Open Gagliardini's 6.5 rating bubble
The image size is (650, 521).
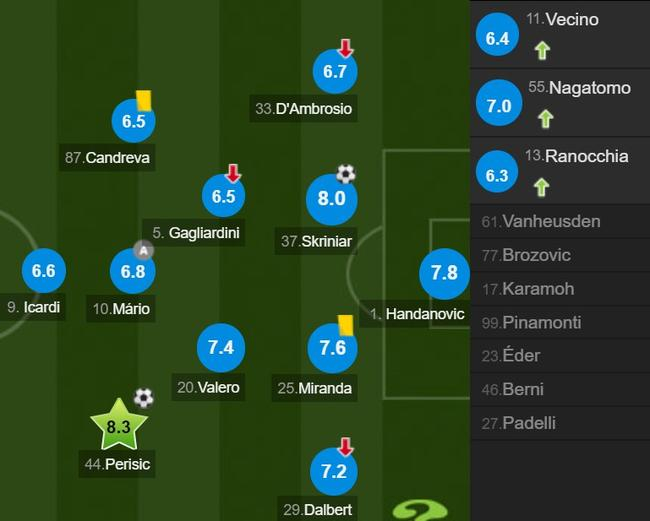click(223, 196)
